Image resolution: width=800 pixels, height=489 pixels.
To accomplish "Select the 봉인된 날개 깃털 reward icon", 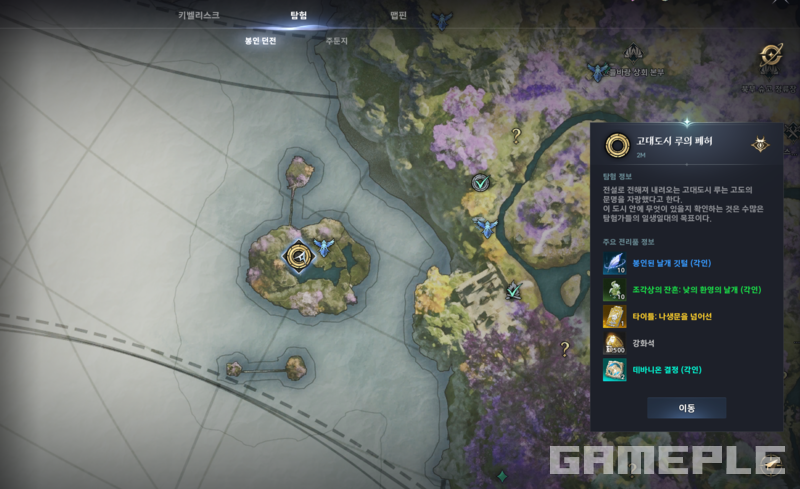I will click(x=614, y=263).
